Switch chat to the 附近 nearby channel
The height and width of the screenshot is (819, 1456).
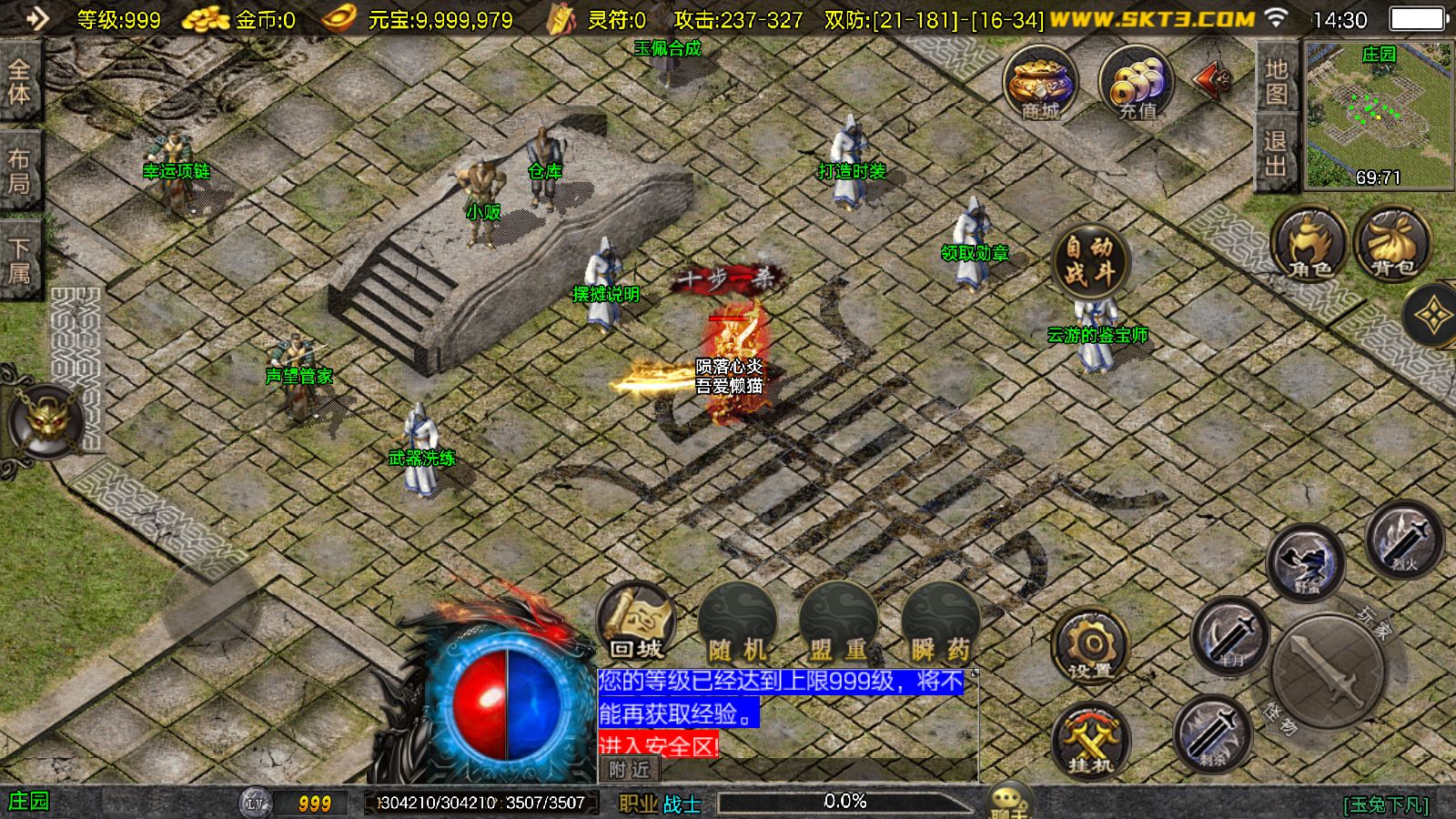click(x=630, y=769)
